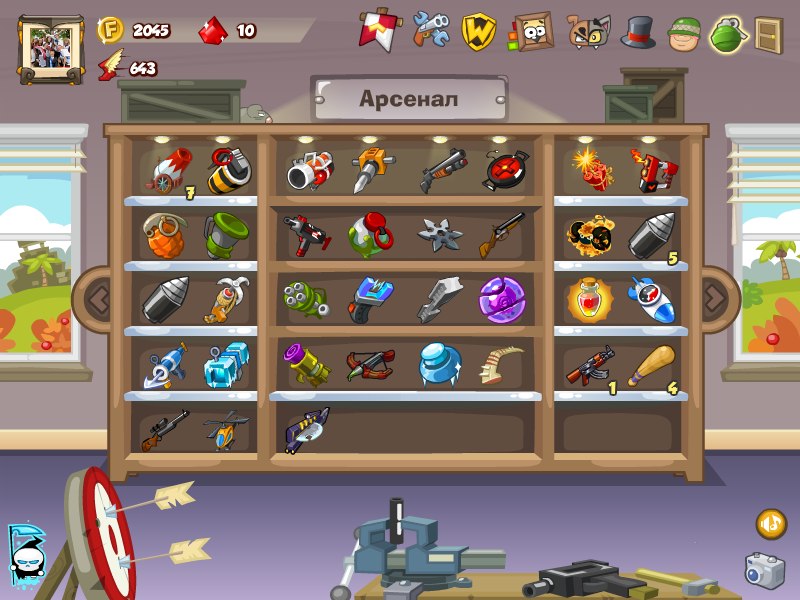Select the steel shuriken weapon
Image resolution: width=800 pixels, height=600 pixels.
(x=440, y=235)
